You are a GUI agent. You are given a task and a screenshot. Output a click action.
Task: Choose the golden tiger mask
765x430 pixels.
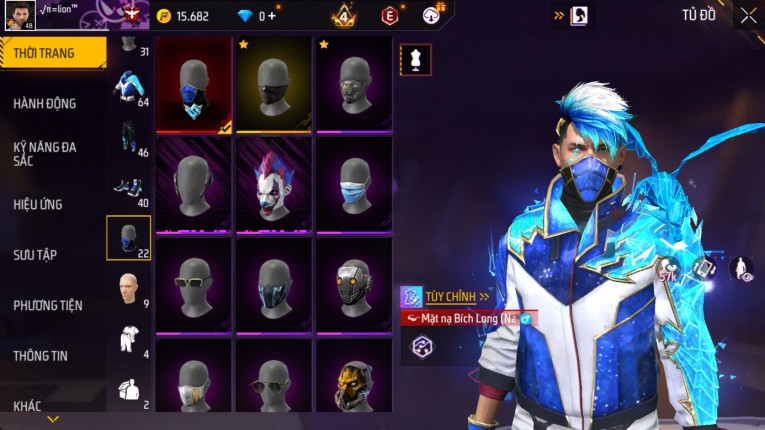tap(354, 380)
